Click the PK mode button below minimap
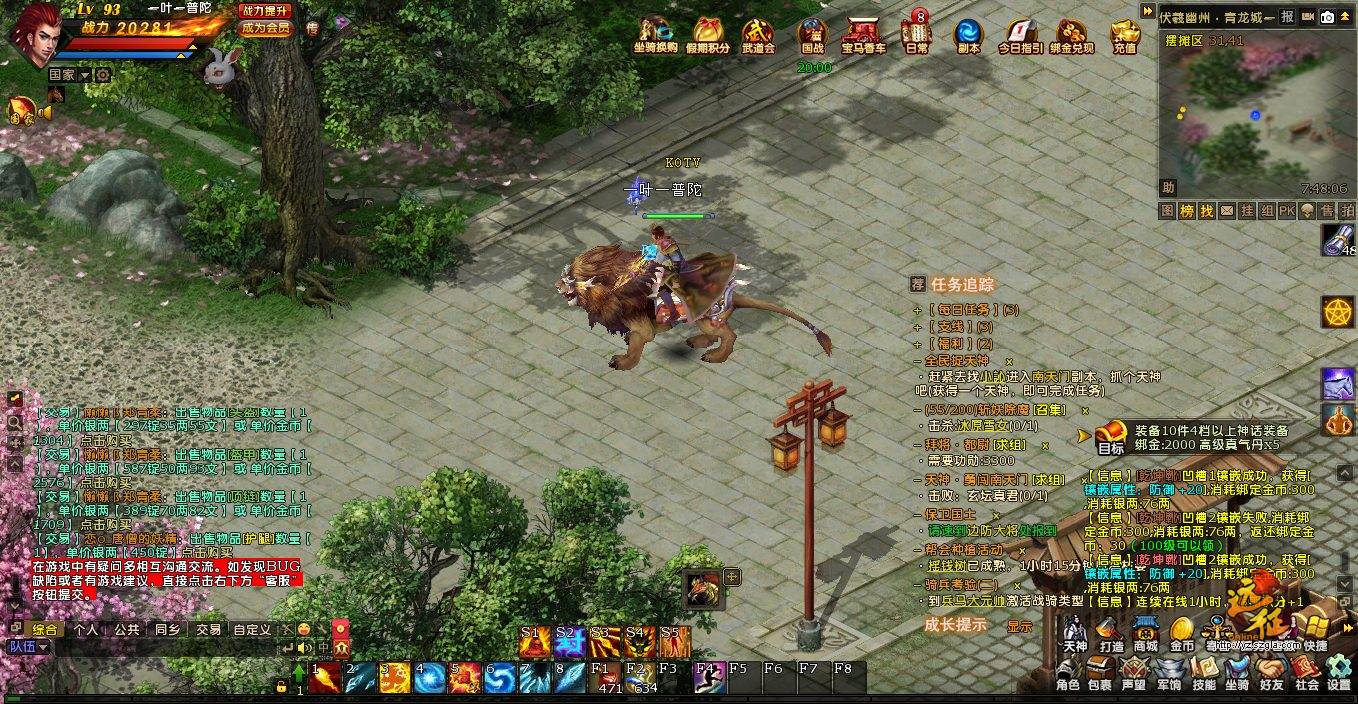The height and width of the screenshot is (704, 1358). click(x=1286, y=211)
